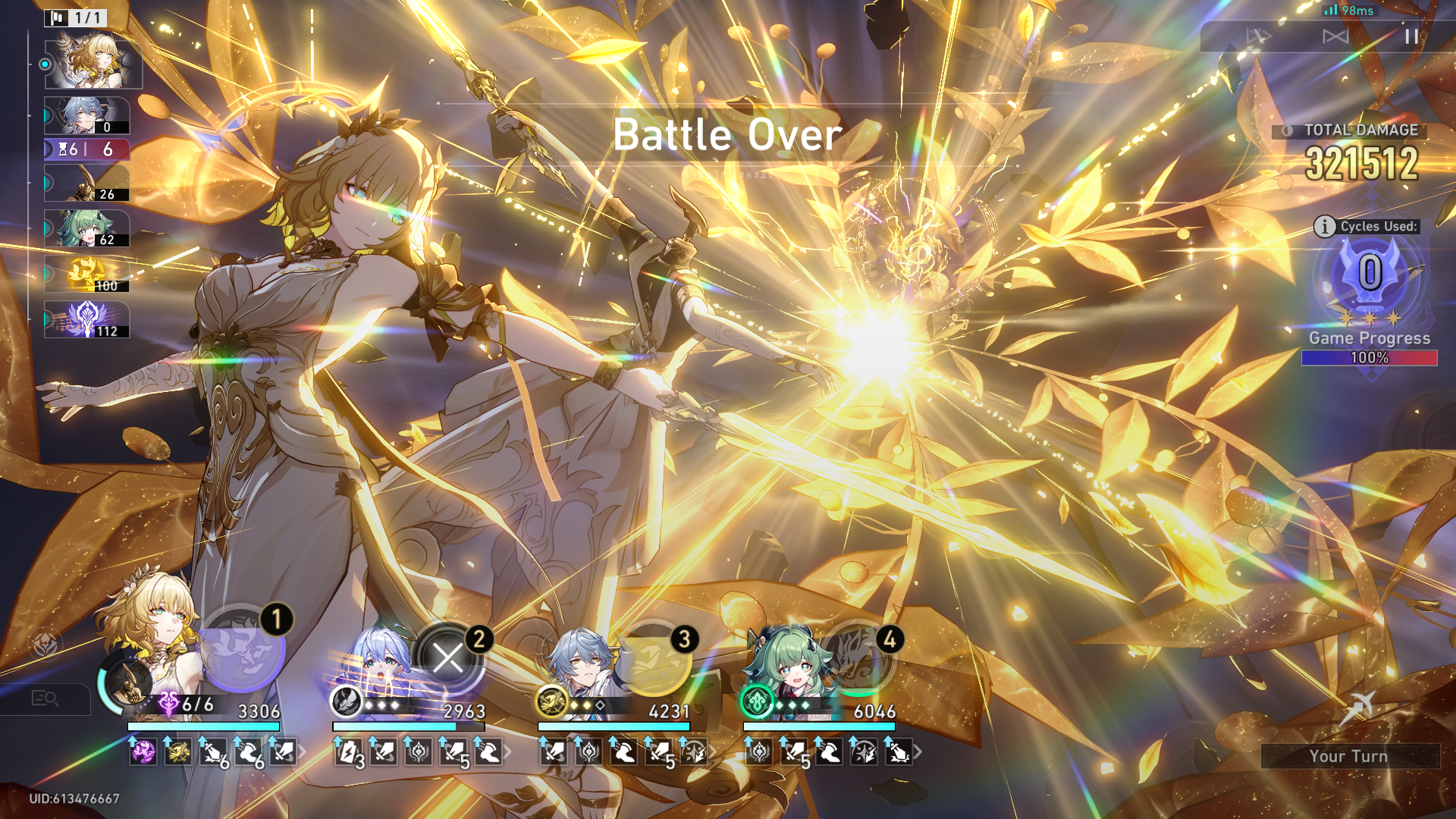1456x819 pixels.
Task: Pause the battle
Action: click(x=1410, y=36)
